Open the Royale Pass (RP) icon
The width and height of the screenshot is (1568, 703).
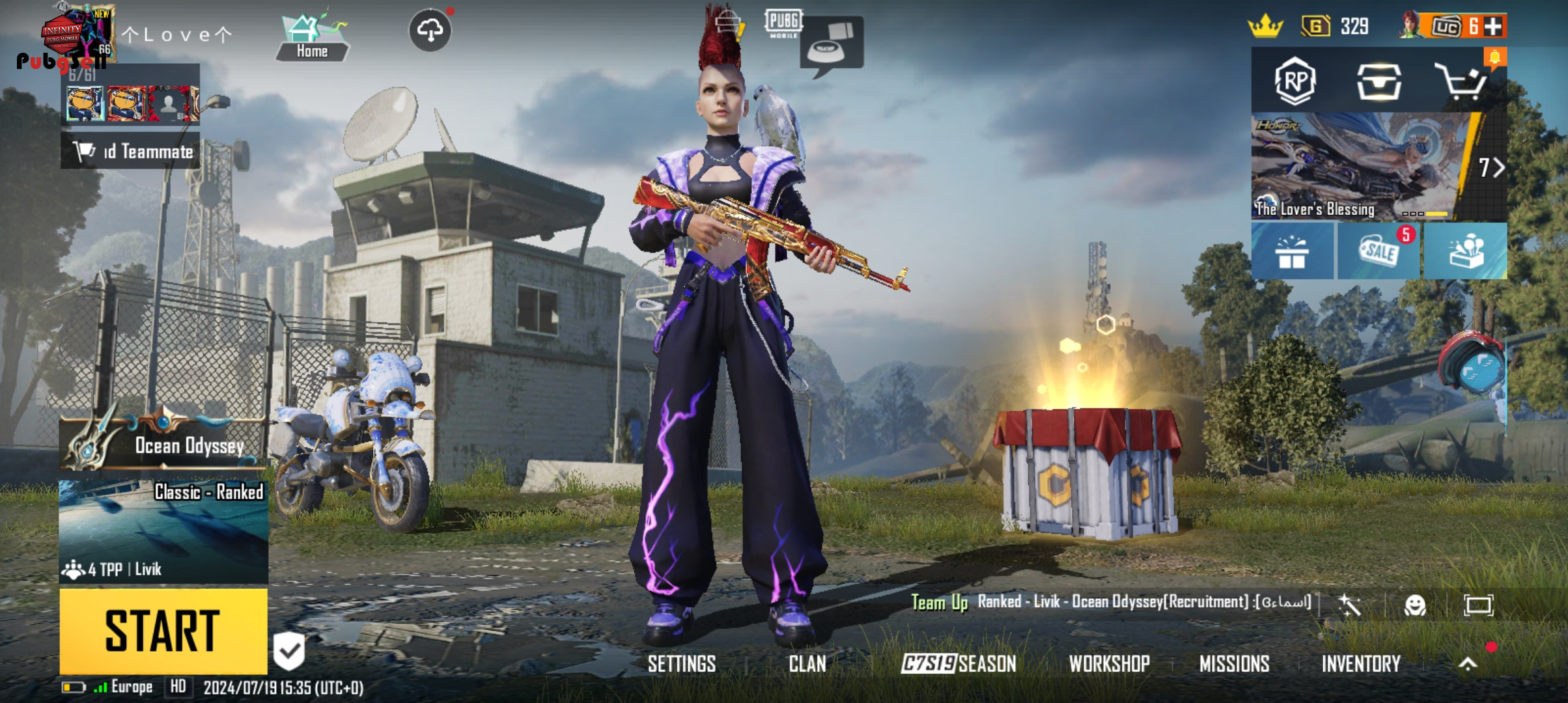pyautogui.click(x=1295, y=81)
